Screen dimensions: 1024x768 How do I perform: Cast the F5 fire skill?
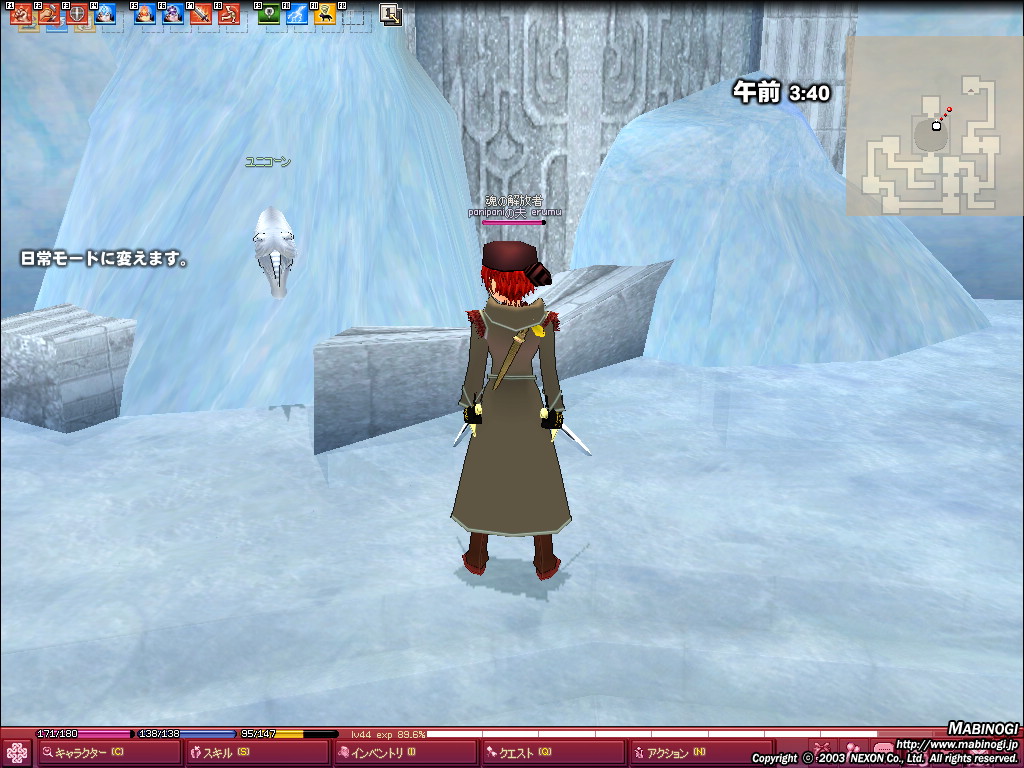(x=146, y=14)
